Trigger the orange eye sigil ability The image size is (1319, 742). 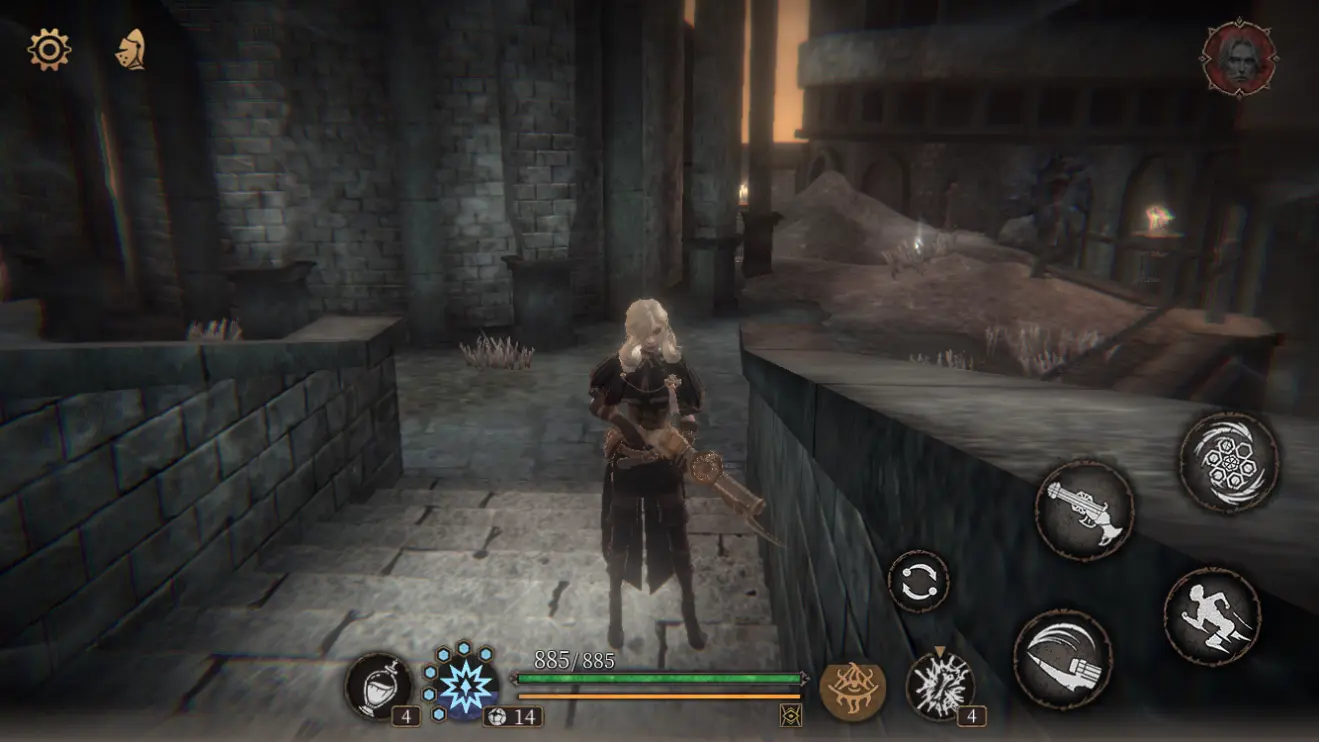click(x=852, y=688)
